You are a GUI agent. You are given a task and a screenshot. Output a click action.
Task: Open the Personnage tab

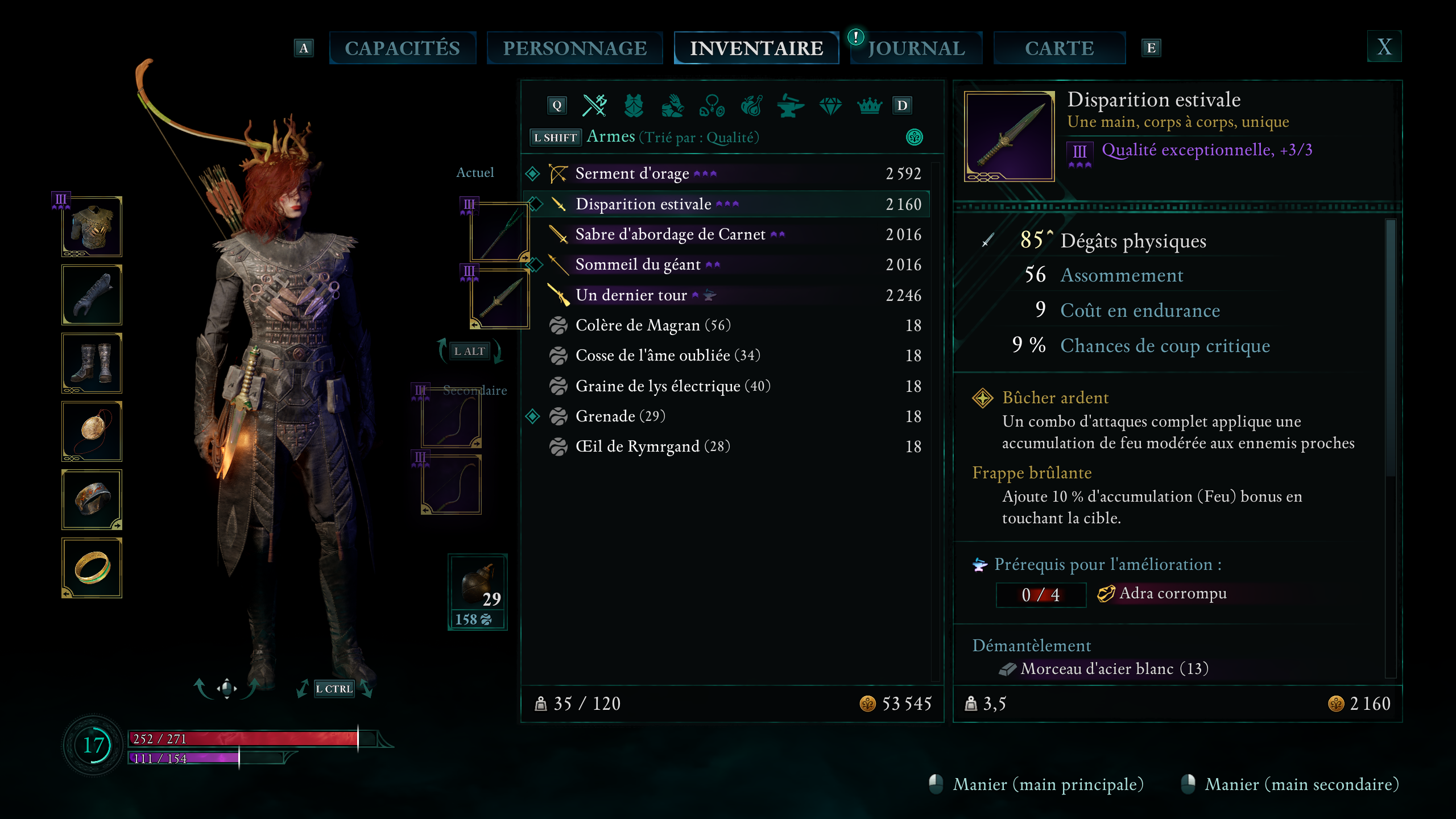[x=574, y=48]
